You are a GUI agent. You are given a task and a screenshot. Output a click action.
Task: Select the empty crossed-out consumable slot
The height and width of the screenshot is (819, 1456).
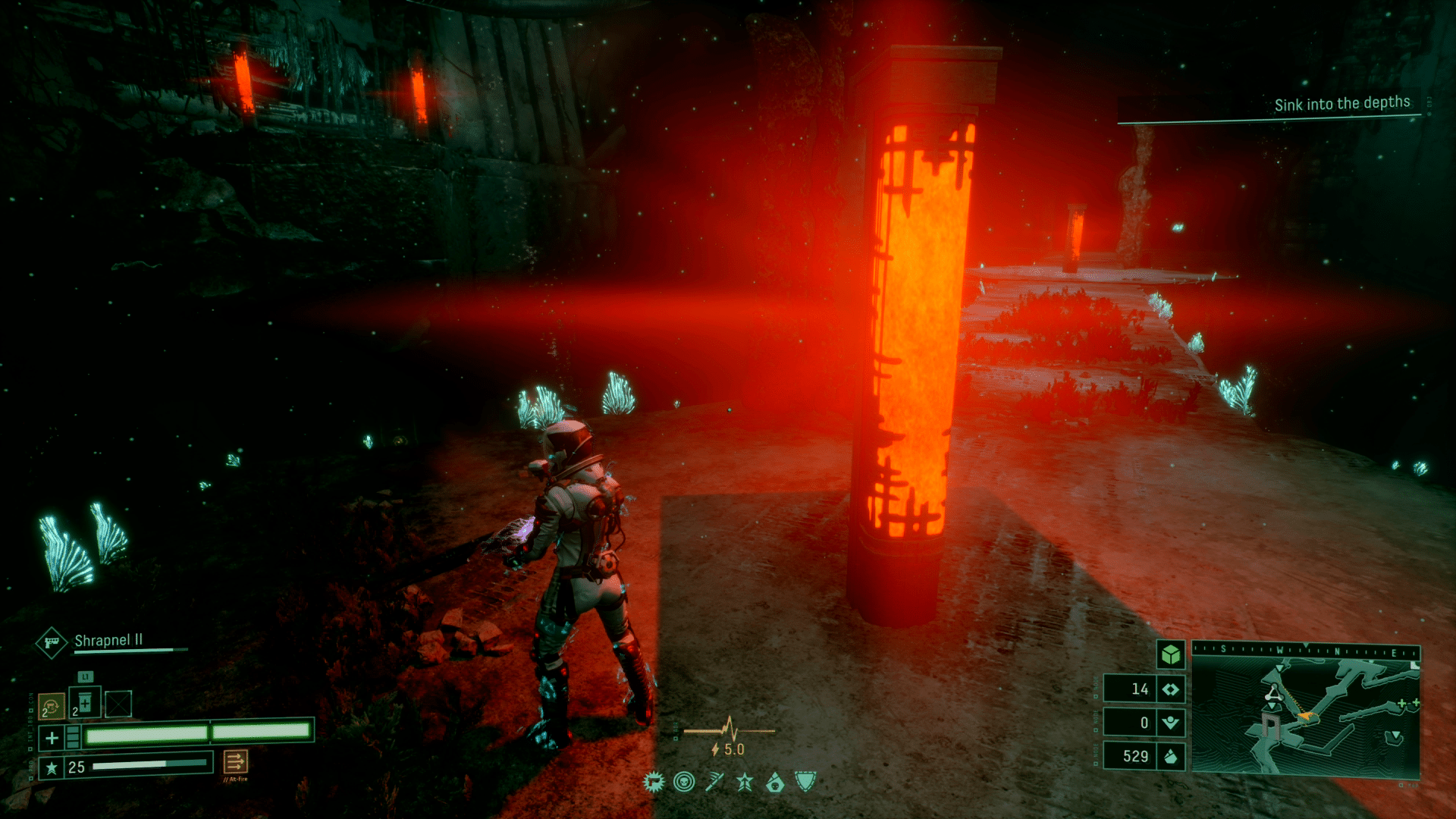pos(118,704)
